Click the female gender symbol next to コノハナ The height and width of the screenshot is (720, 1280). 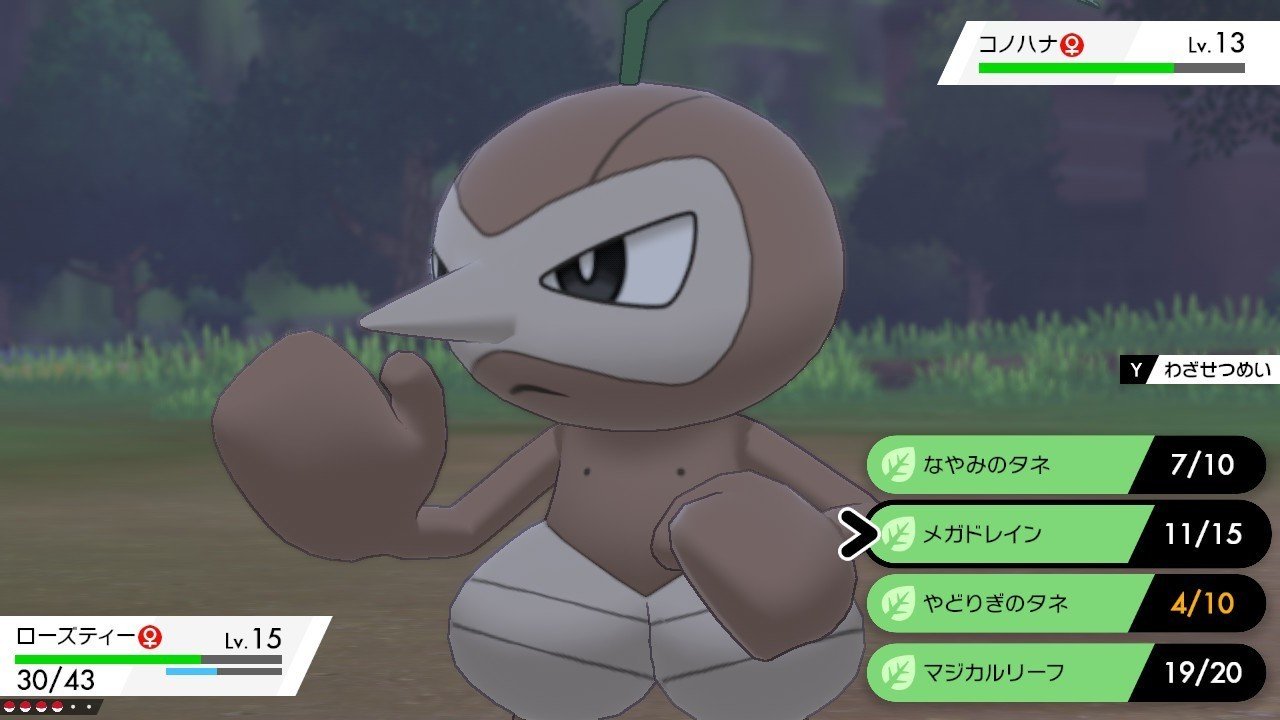pos(1074,43)
